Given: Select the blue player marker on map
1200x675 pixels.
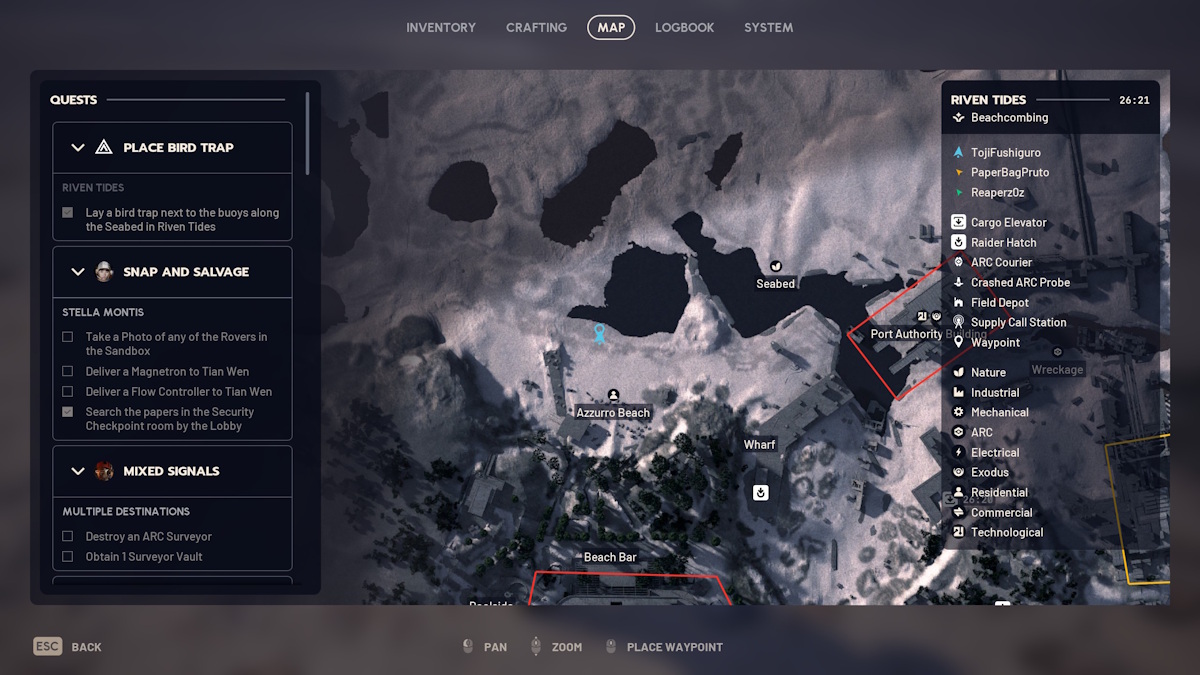Looking at the screenshot, I should (599, 334).
